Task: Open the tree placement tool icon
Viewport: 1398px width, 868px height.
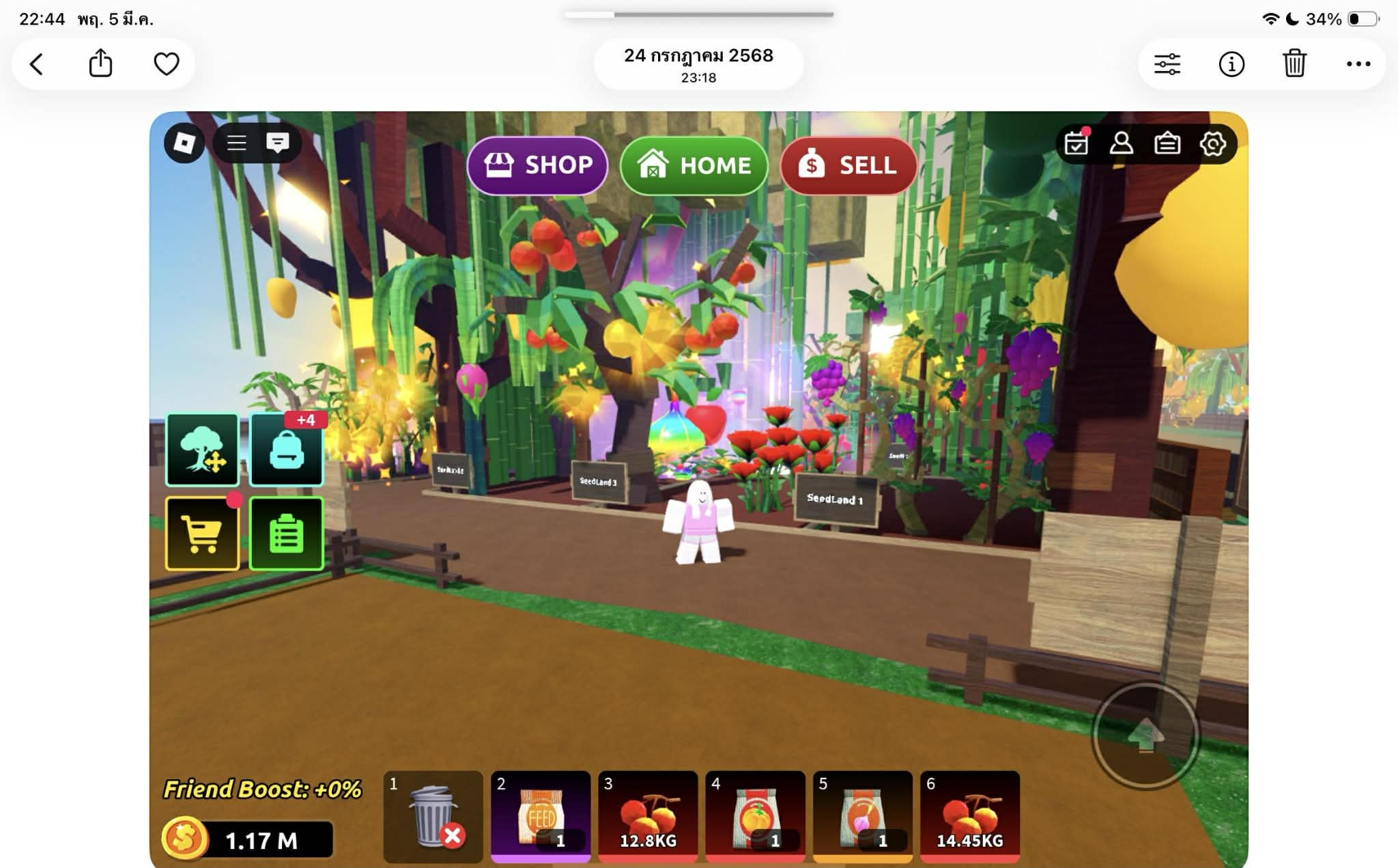Action: 202,450
